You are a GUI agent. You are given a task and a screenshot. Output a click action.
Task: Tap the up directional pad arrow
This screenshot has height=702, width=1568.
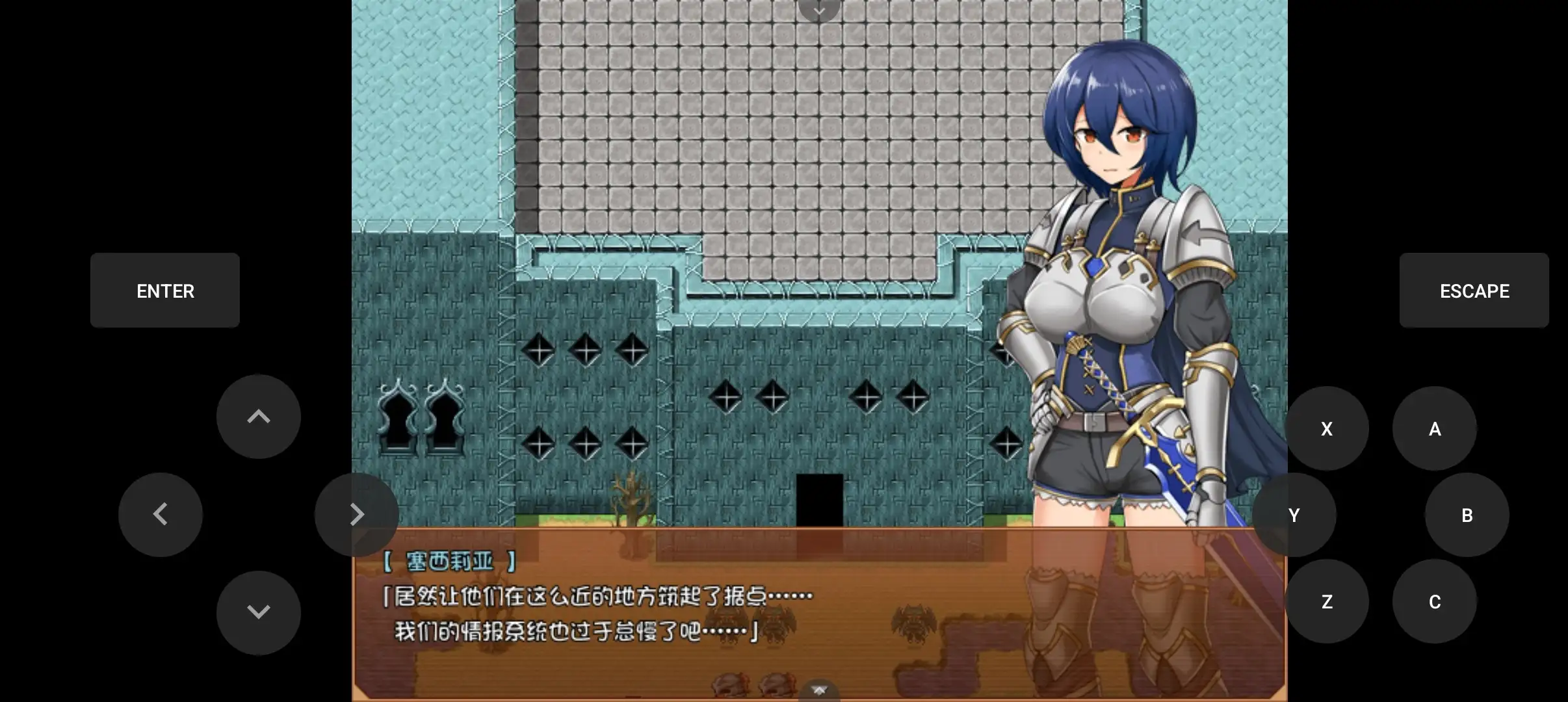coord(259,417)
